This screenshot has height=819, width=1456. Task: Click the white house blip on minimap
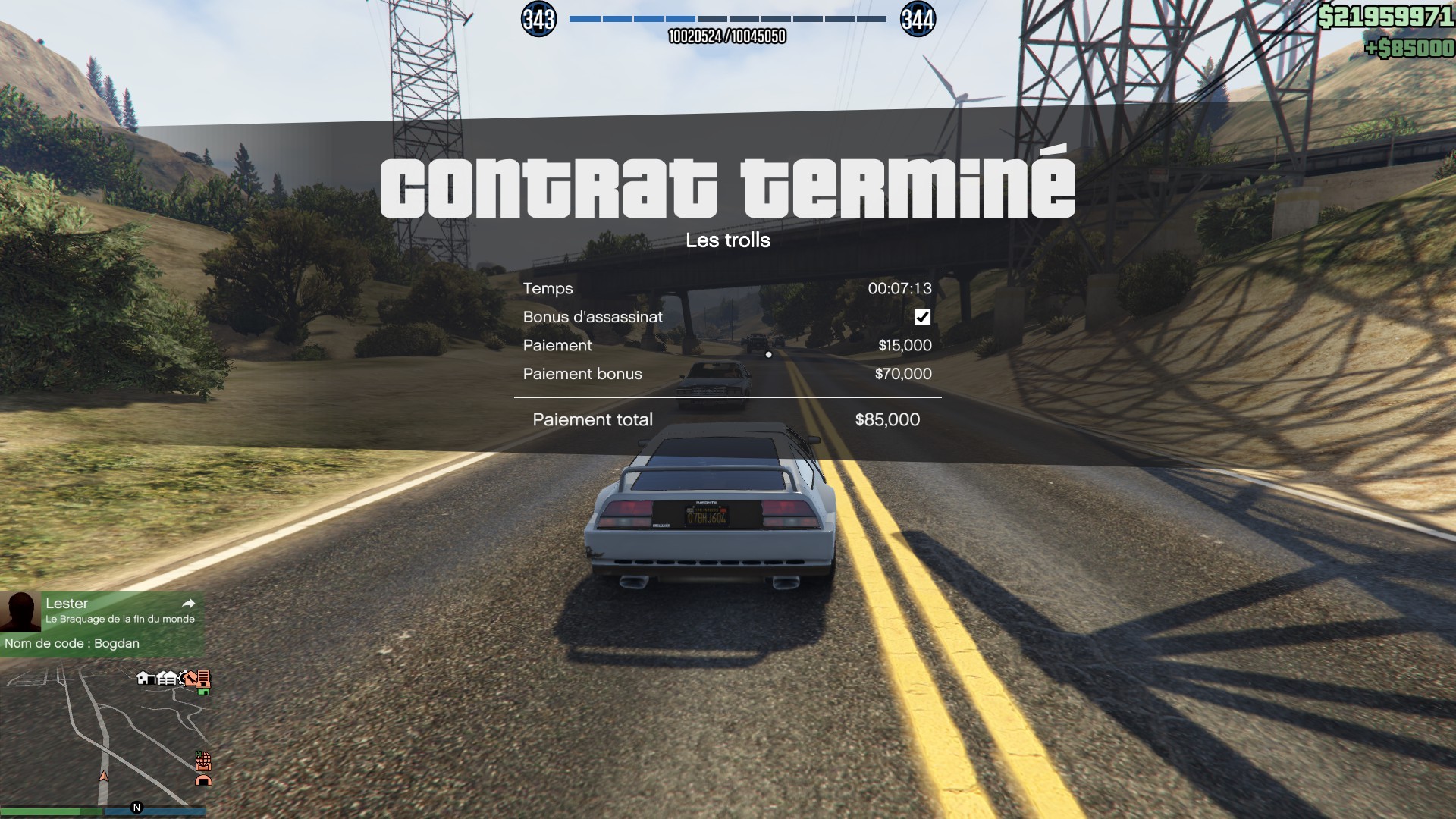[143, 677]
